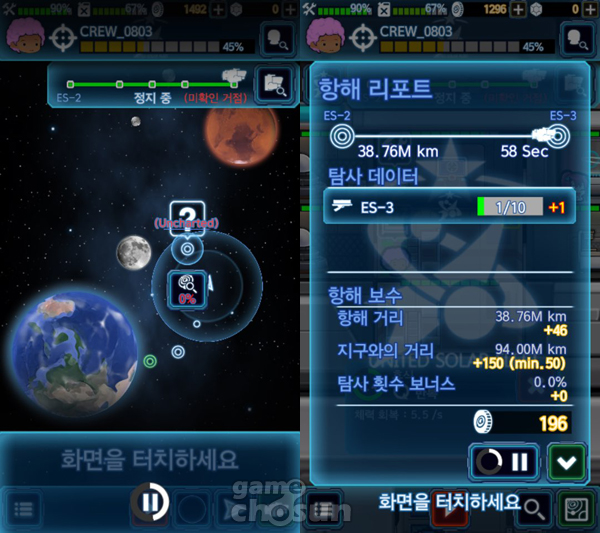Viewport: 600px width, 533px height.
Task: Choose the 0% exploration scan marker
Action: (185, 287)
